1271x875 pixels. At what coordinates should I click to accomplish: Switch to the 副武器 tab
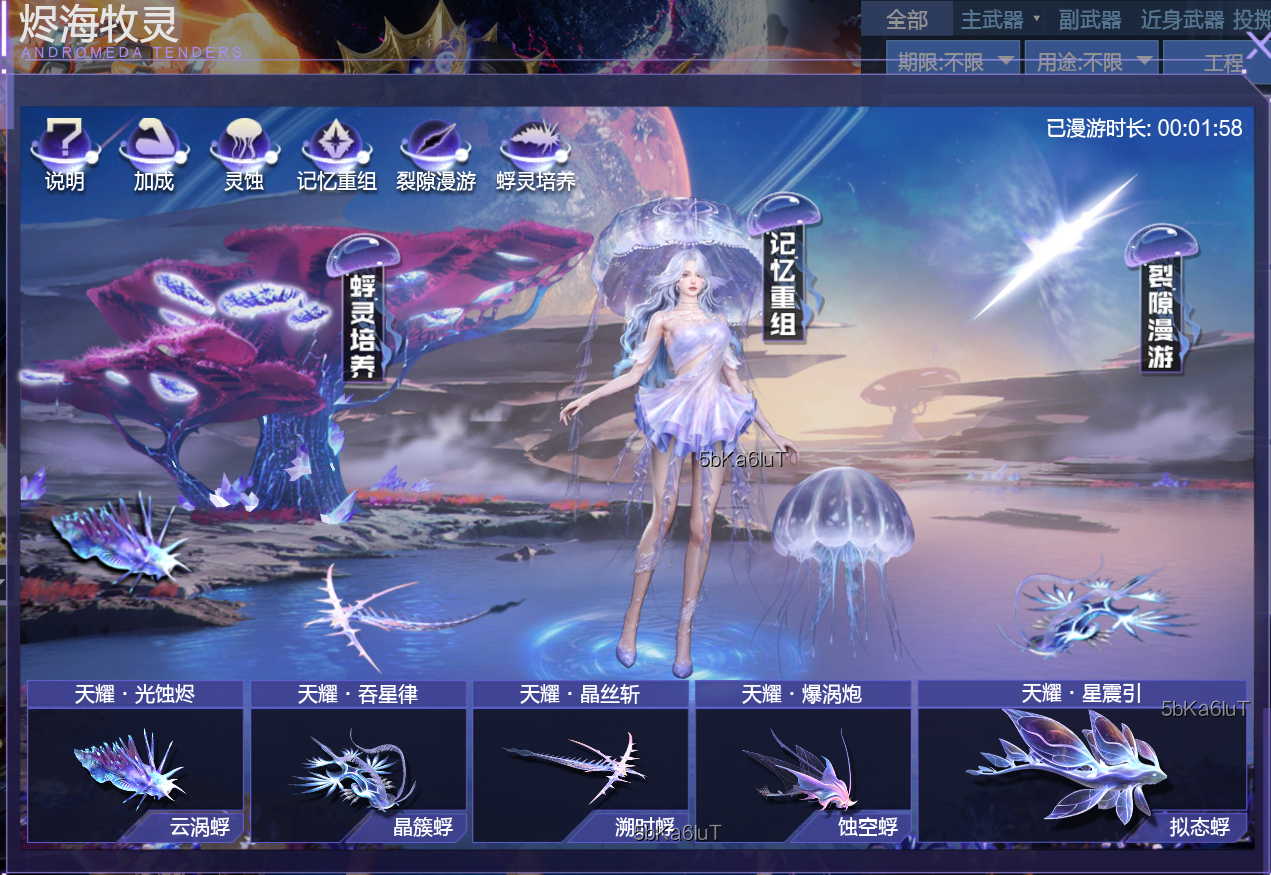click(x=1091, y=20)
